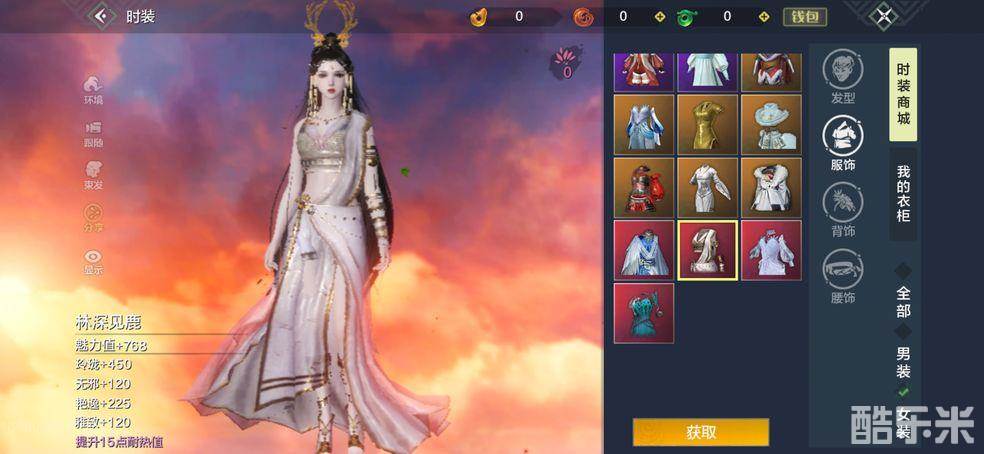Switch to the 时装商城 fashion shop tab

[903, 95]
